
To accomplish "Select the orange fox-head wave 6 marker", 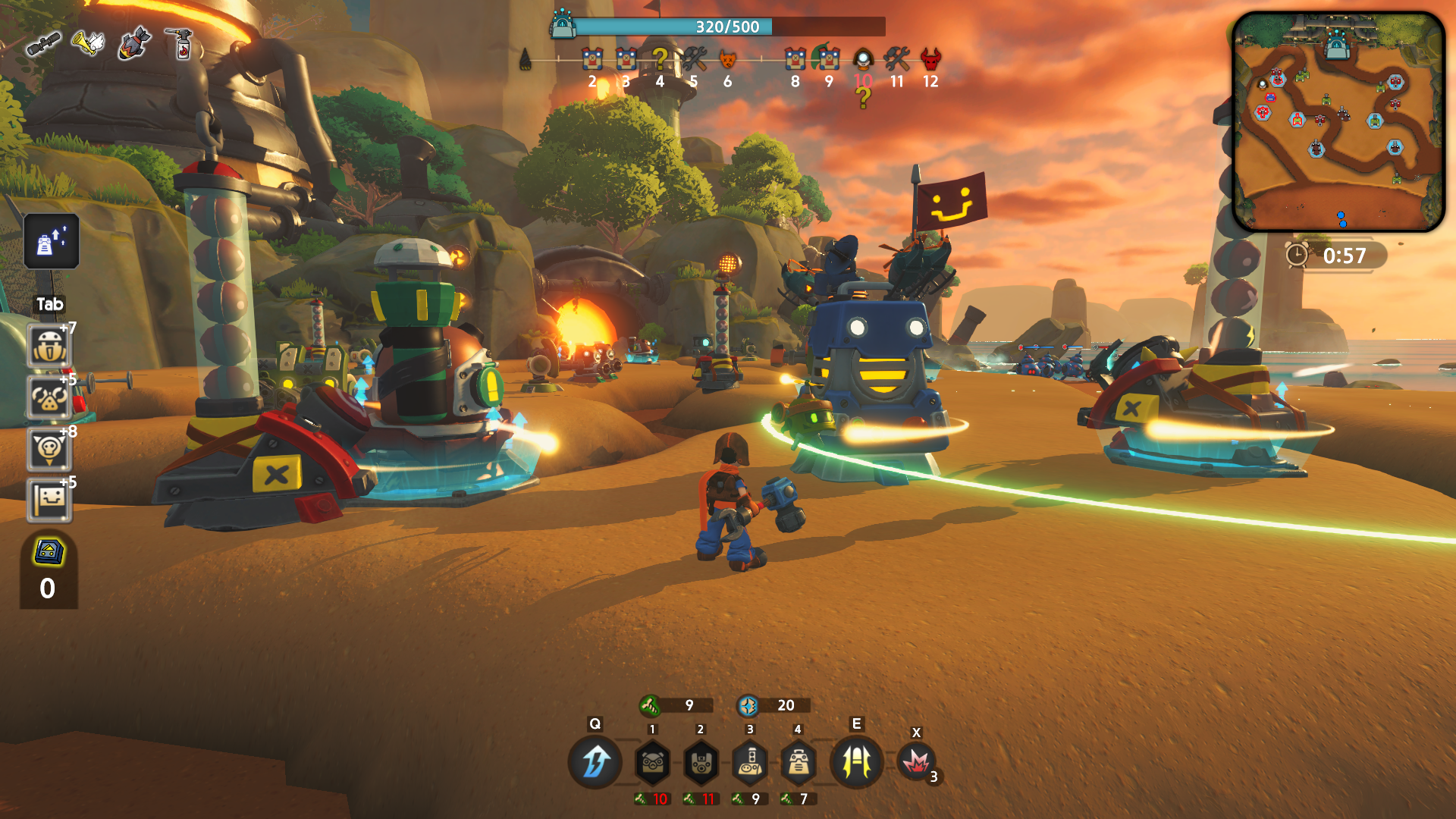I will point(727,59).
